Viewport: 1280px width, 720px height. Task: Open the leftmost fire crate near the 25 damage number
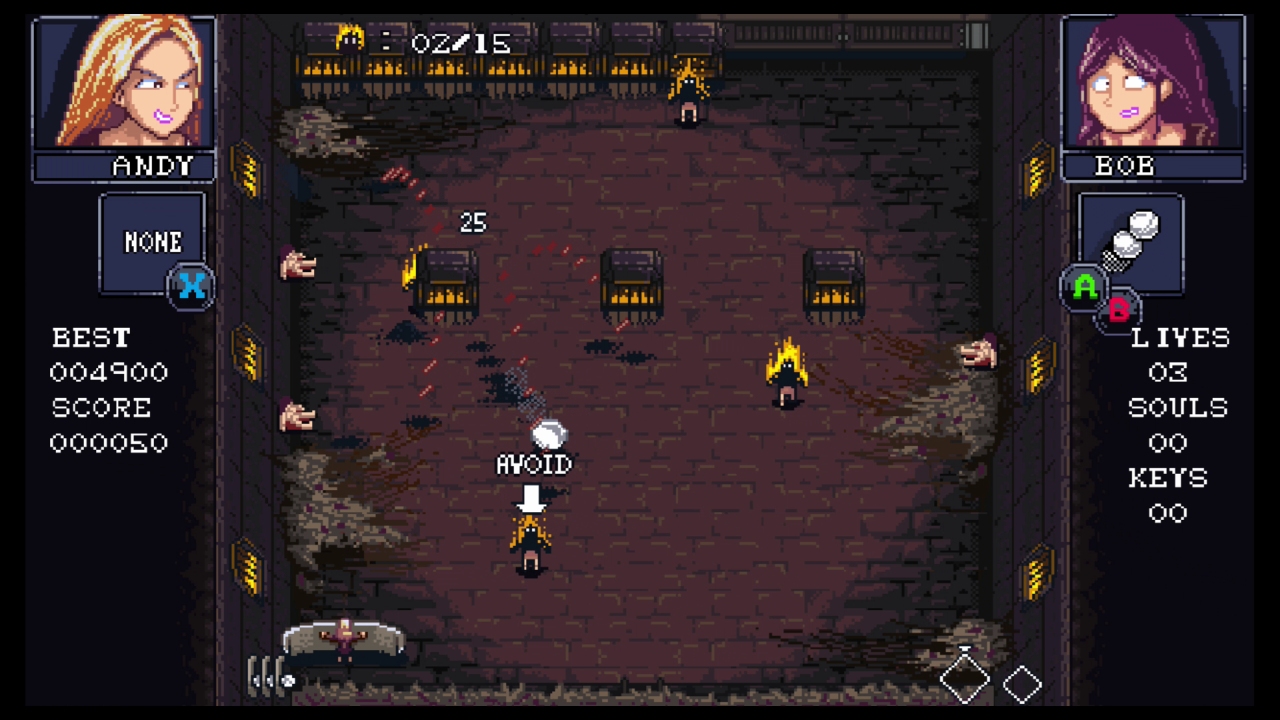(x=443, y=282)
